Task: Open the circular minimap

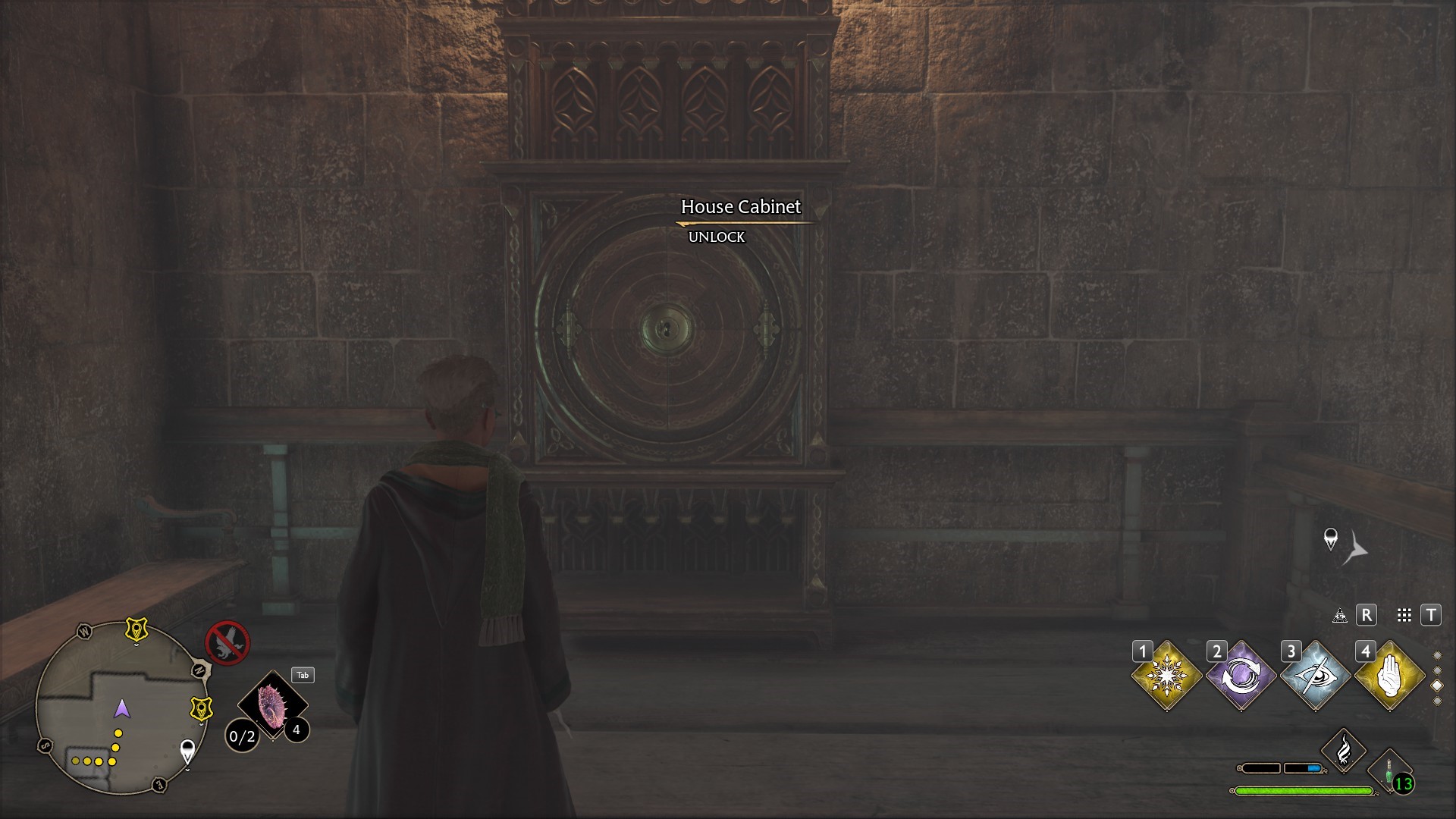Action: tap(121, 708)
